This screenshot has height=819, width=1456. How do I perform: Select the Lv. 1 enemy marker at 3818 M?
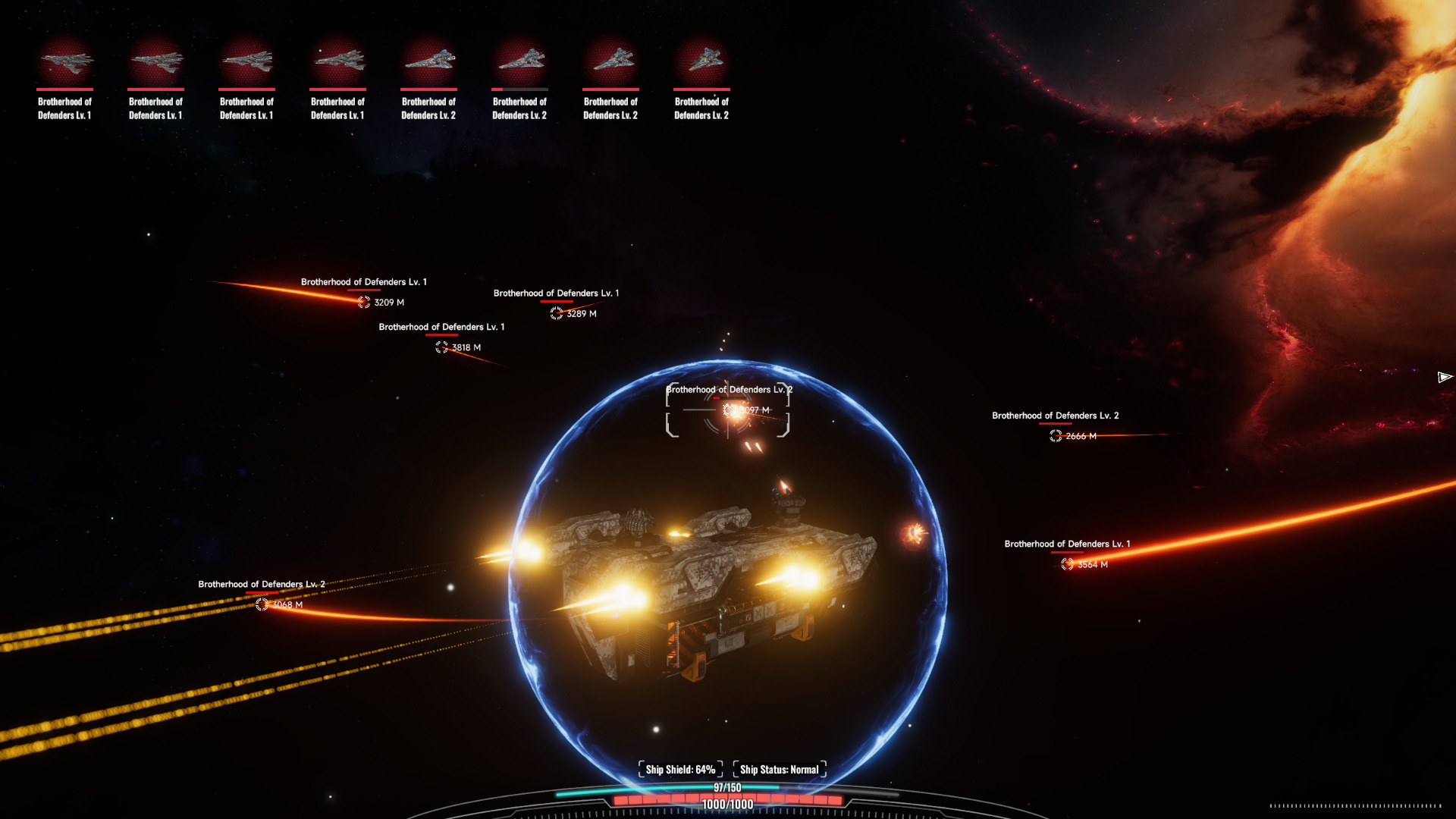[x=442, y=347]
